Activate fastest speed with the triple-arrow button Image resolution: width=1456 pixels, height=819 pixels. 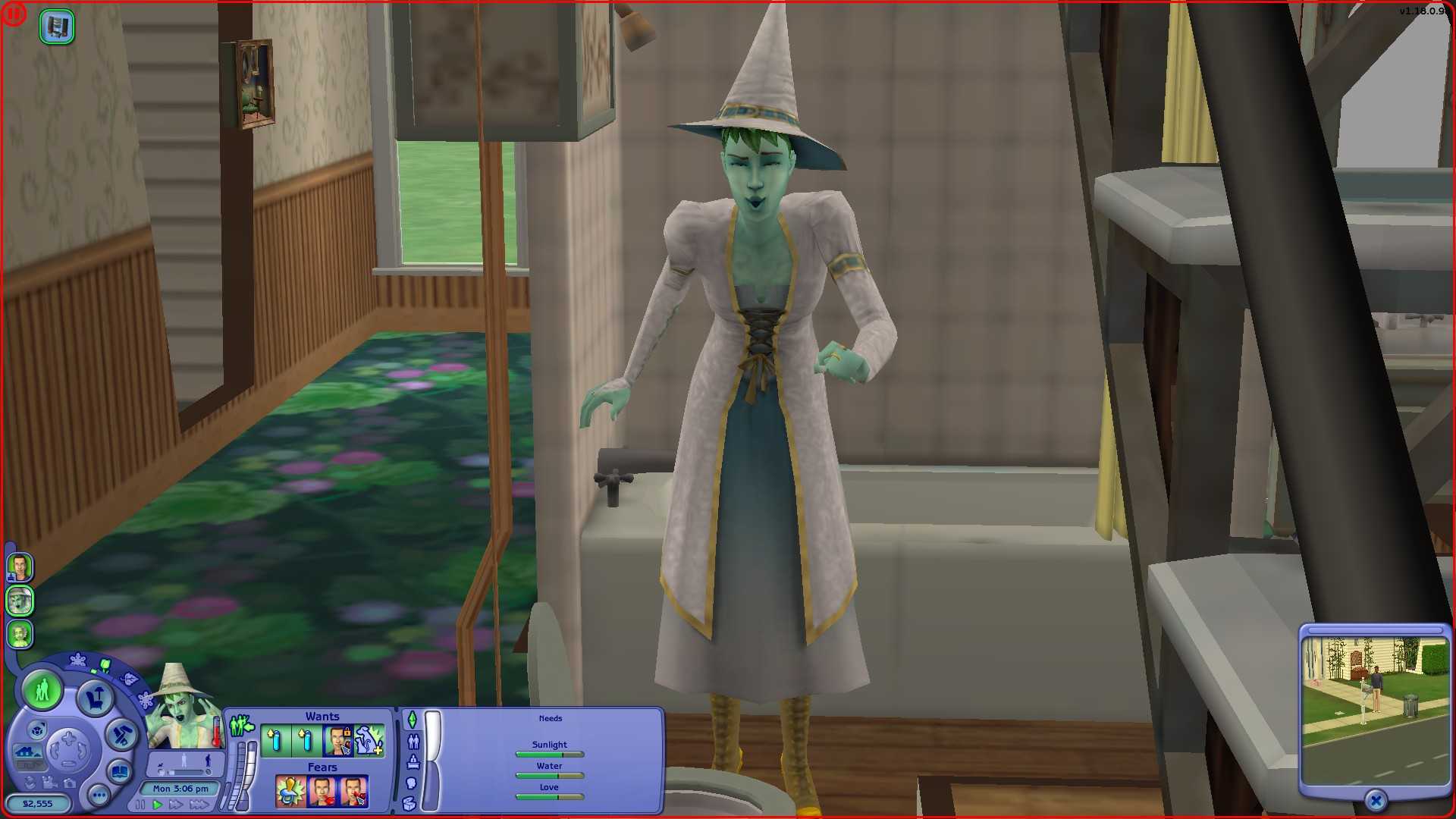pyautogui.click(x=199, y=804)
